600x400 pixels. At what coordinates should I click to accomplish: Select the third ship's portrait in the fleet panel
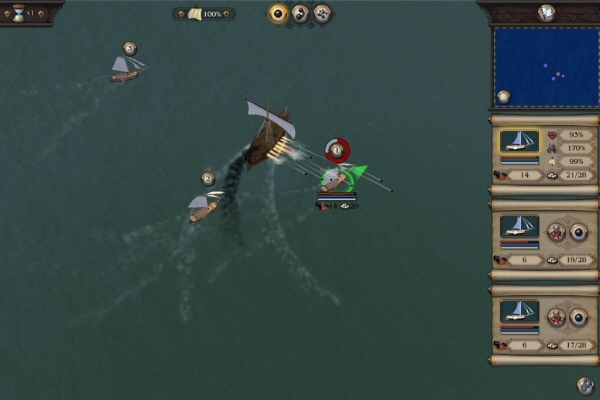[x=519, y=311]
